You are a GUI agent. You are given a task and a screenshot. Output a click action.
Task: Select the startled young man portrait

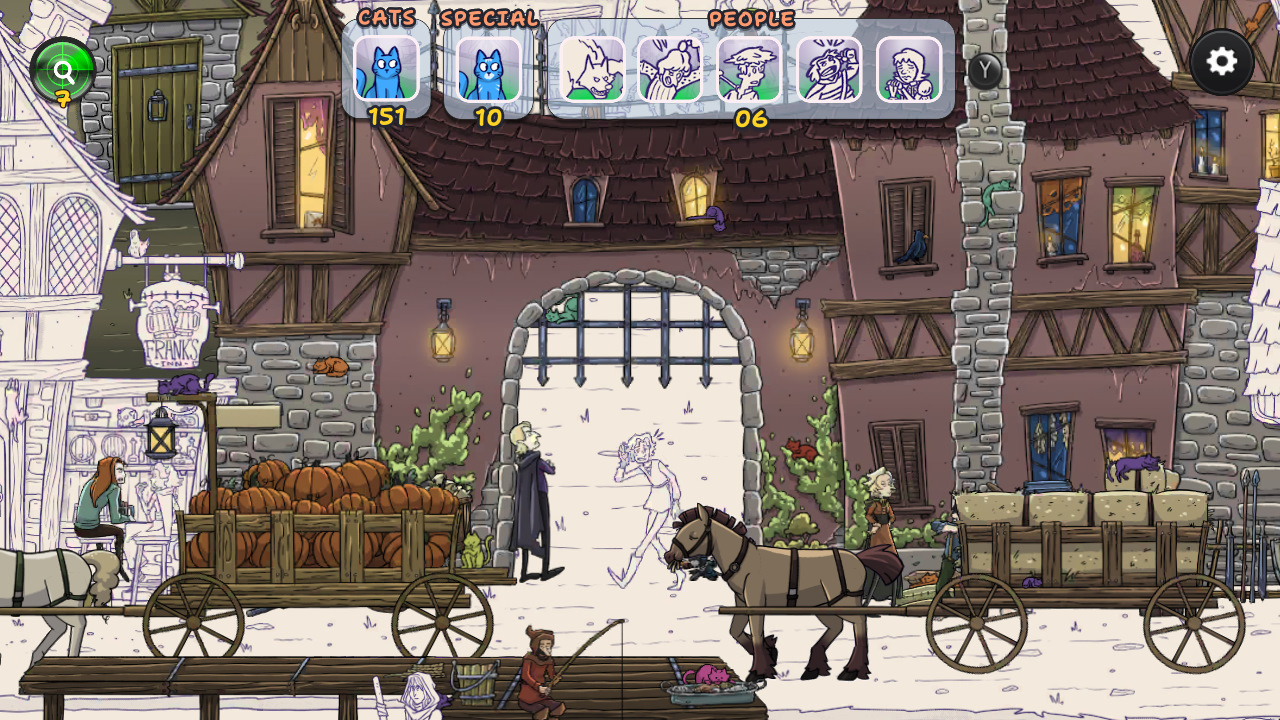pyautogui.click(x=750, y=70)
